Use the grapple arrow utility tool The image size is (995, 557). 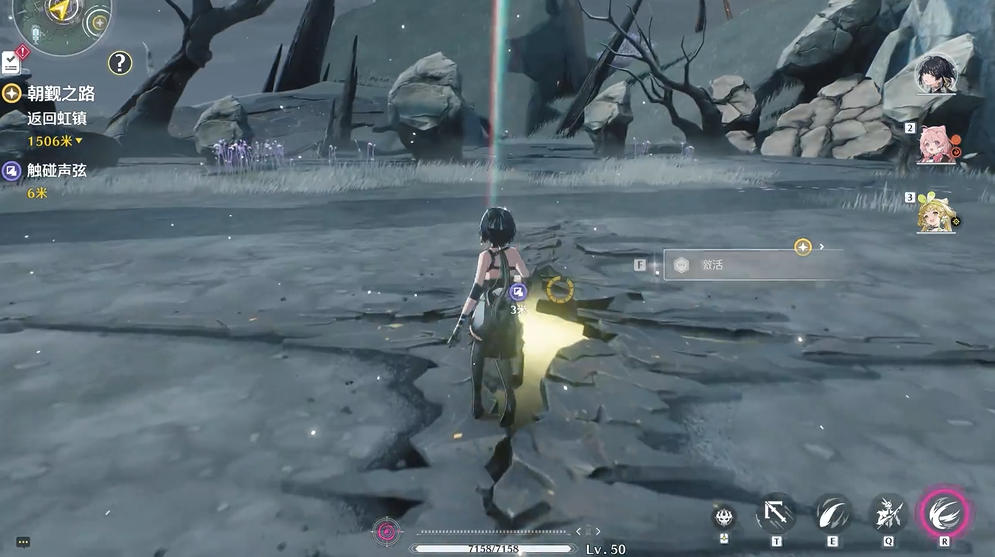[x=776, y=515]
